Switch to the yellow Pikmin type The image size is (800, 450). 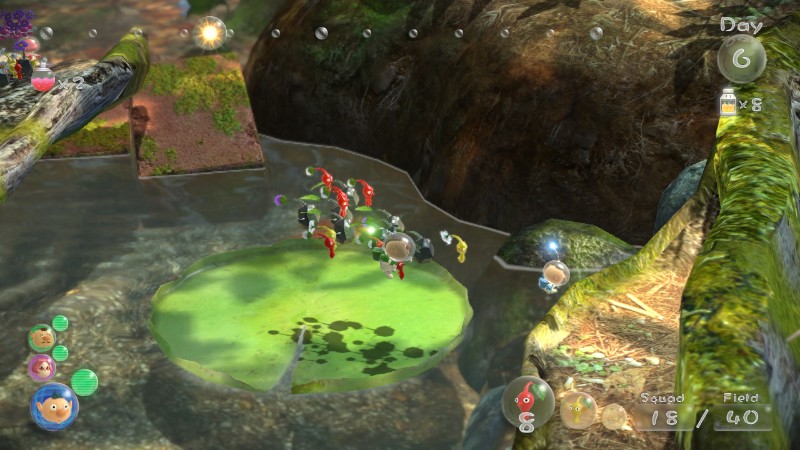[578, 410]
